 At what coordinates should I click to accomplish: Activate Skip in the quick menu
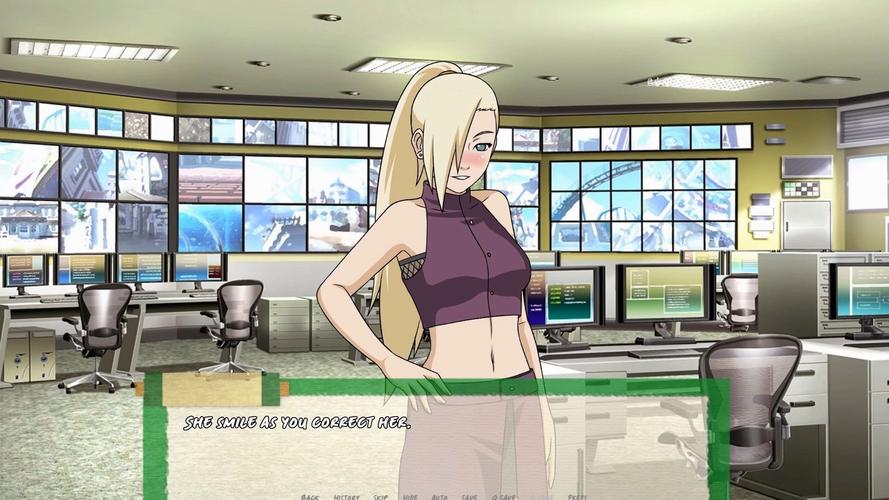click(381, 496)
